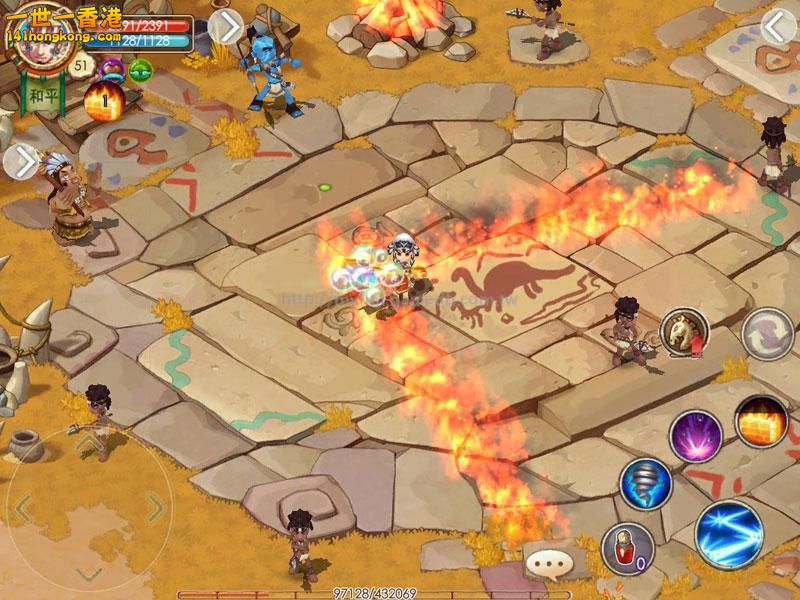
Task: Use the red health potion
Action: click(627, 549)
